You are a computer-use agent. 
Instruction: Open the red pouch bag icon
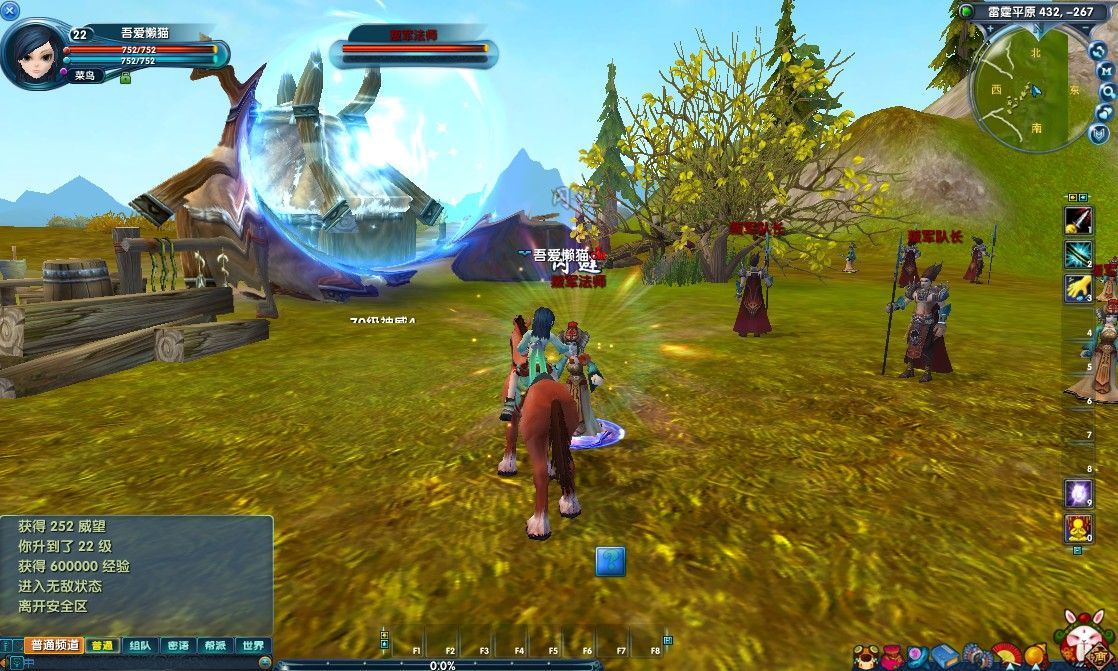pyautogui.click(x=892, y=657)
